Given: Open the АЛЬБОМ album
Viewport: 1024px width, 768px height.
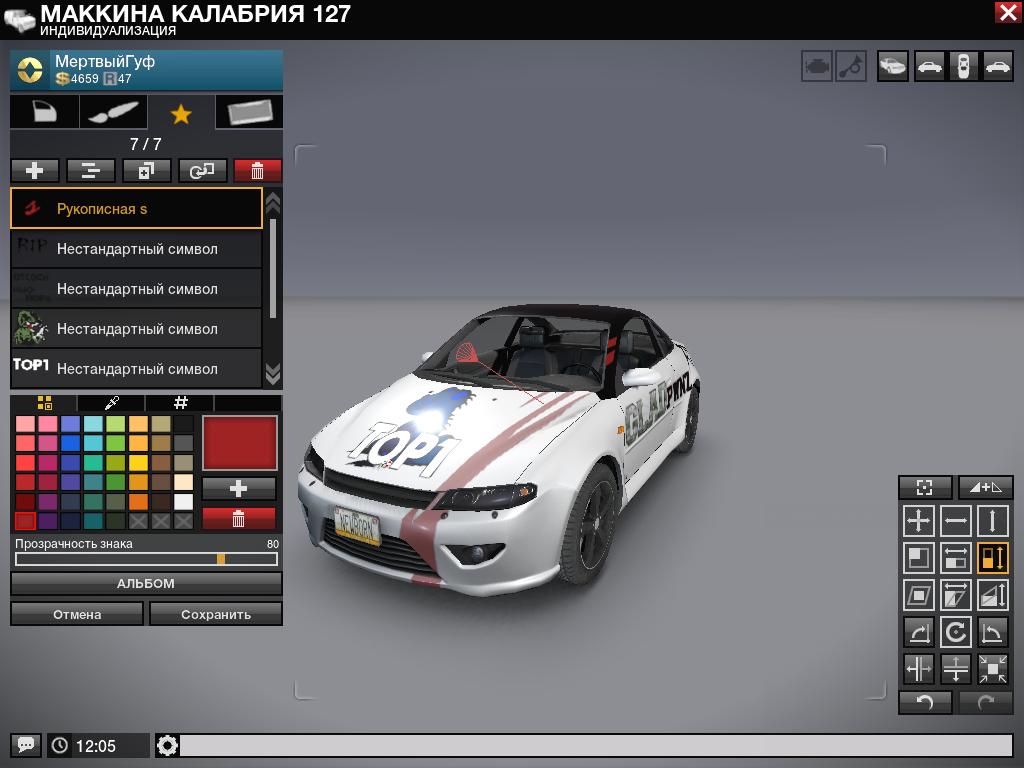Looking at the screenshot, I should pyautogui.click(x=146, y=583).
